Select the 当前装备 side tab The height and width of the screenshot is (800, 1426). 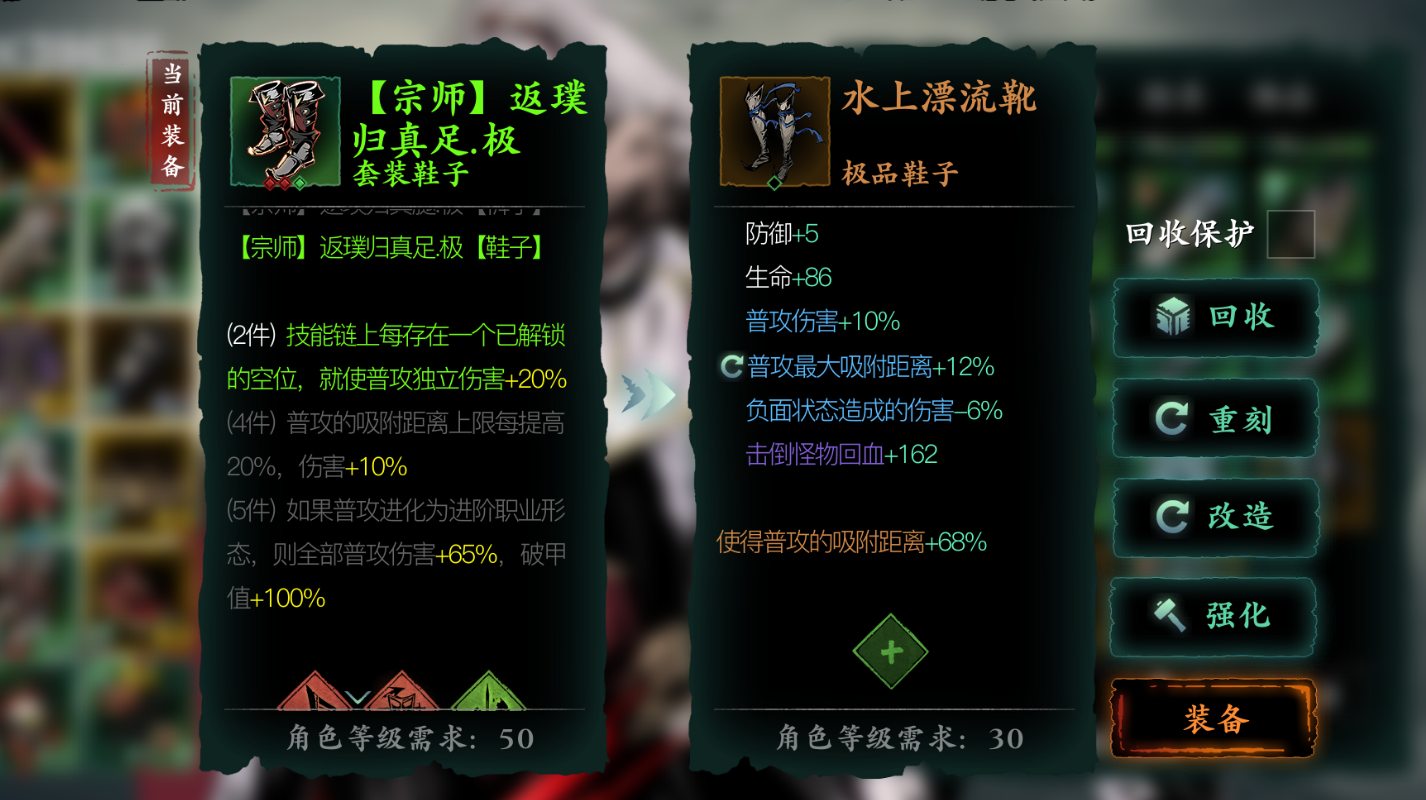coord(170,118)
